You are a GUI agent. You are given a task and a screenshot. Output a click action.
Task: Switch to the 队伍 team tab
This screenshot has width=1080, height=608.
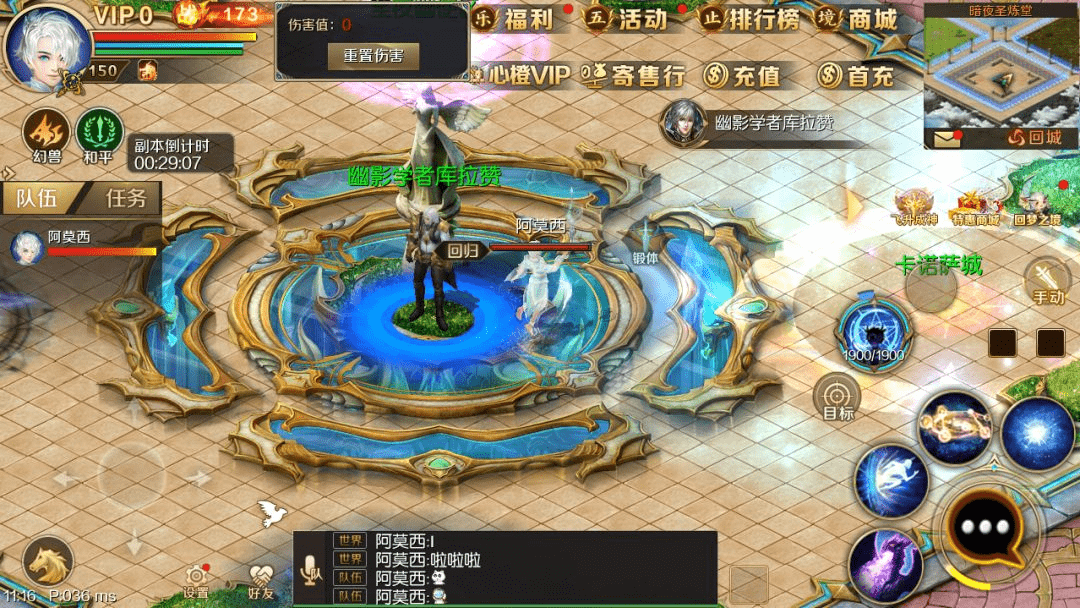(x=37, y=198)
